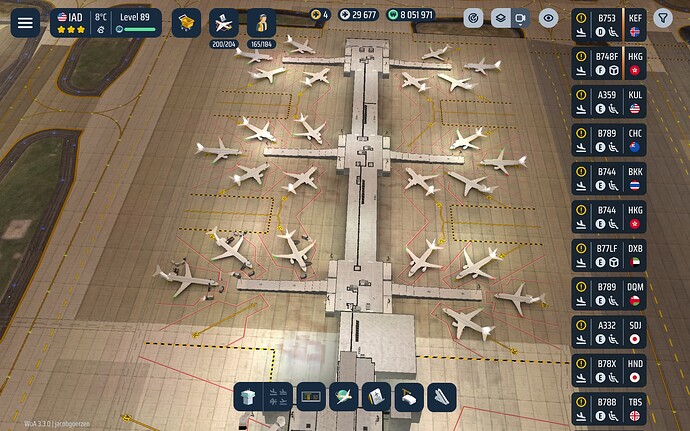Select the A359 flight to KUL

tap(609, 101)
